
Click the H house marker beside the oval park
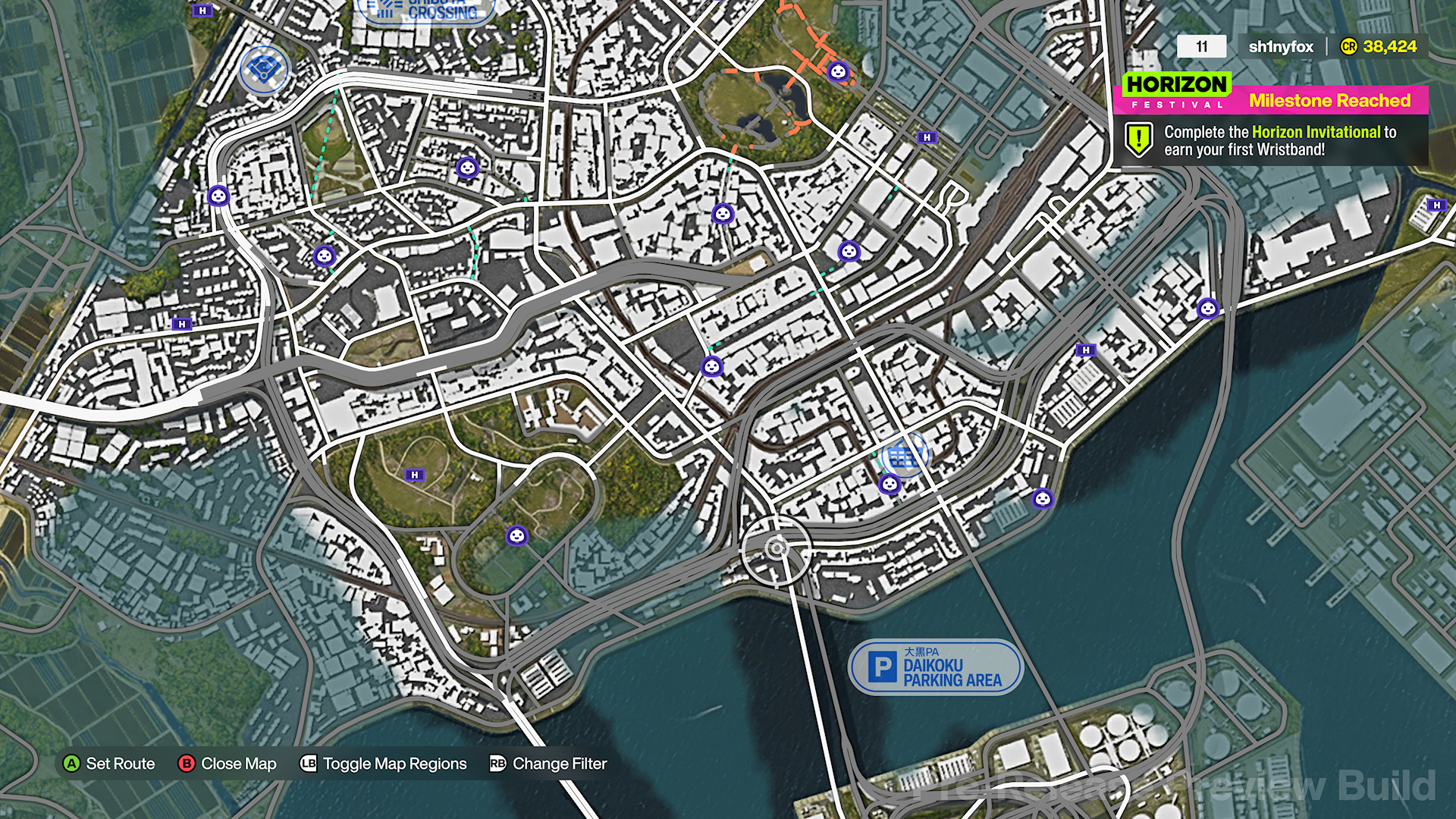[415, 475]
